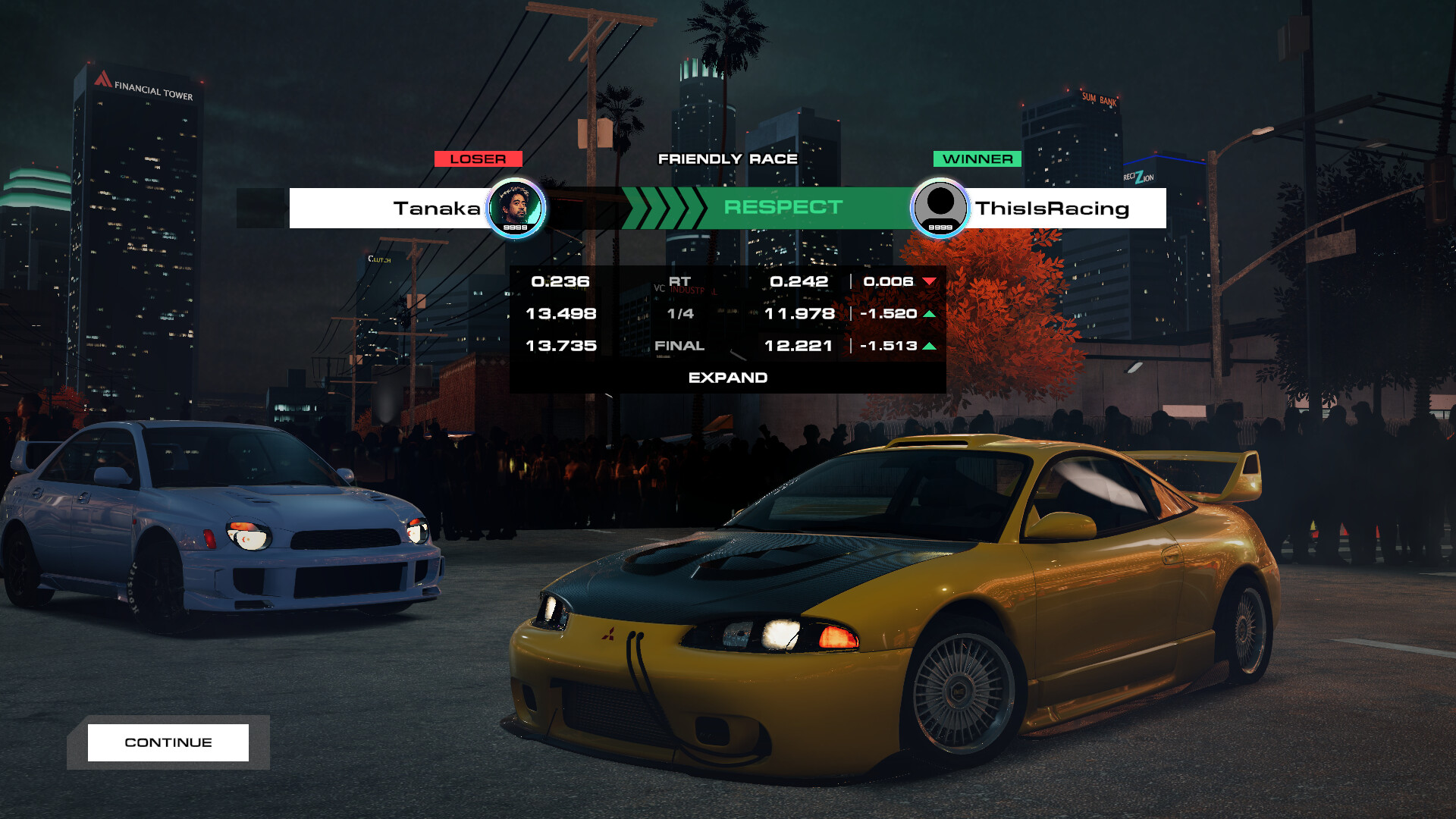Click the green up triangle beside -1.513
Image resolution: width=1456 pixels, height=819 pixels.
[930, 345]
